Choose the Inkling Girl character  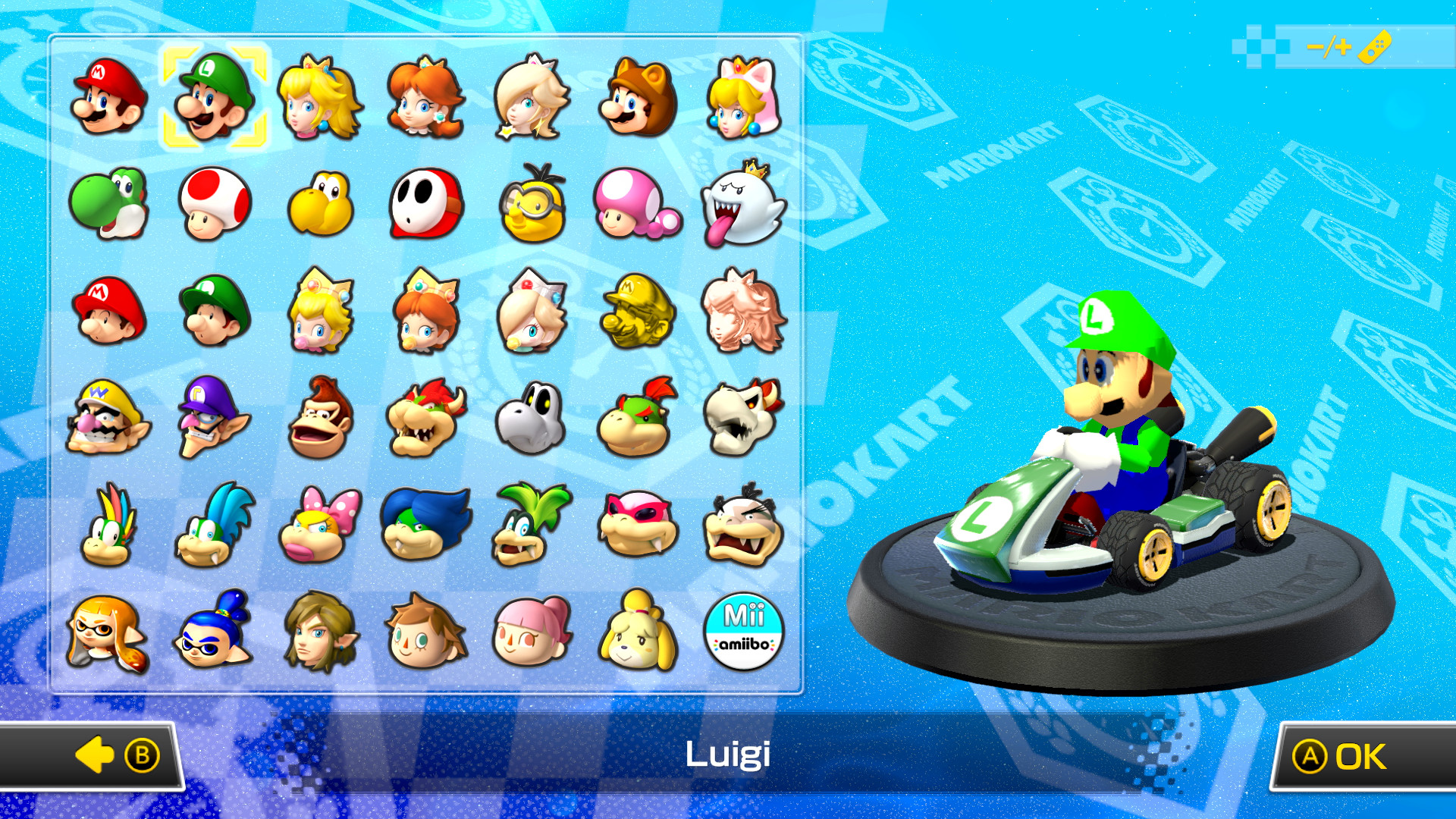click(105, 632)
